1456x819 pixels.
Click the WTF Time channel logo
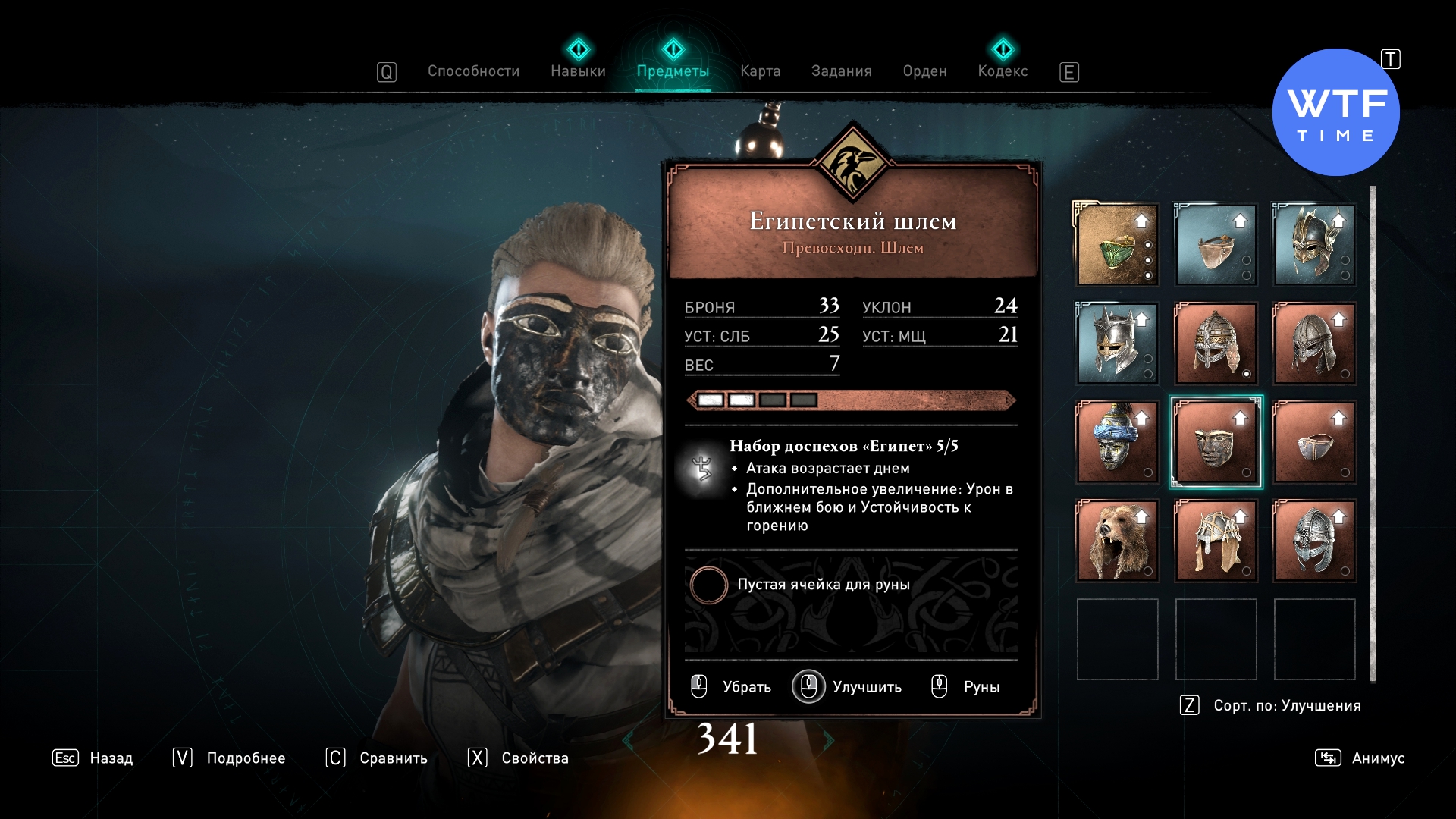pyautogui.click(x=1335, y=112)
